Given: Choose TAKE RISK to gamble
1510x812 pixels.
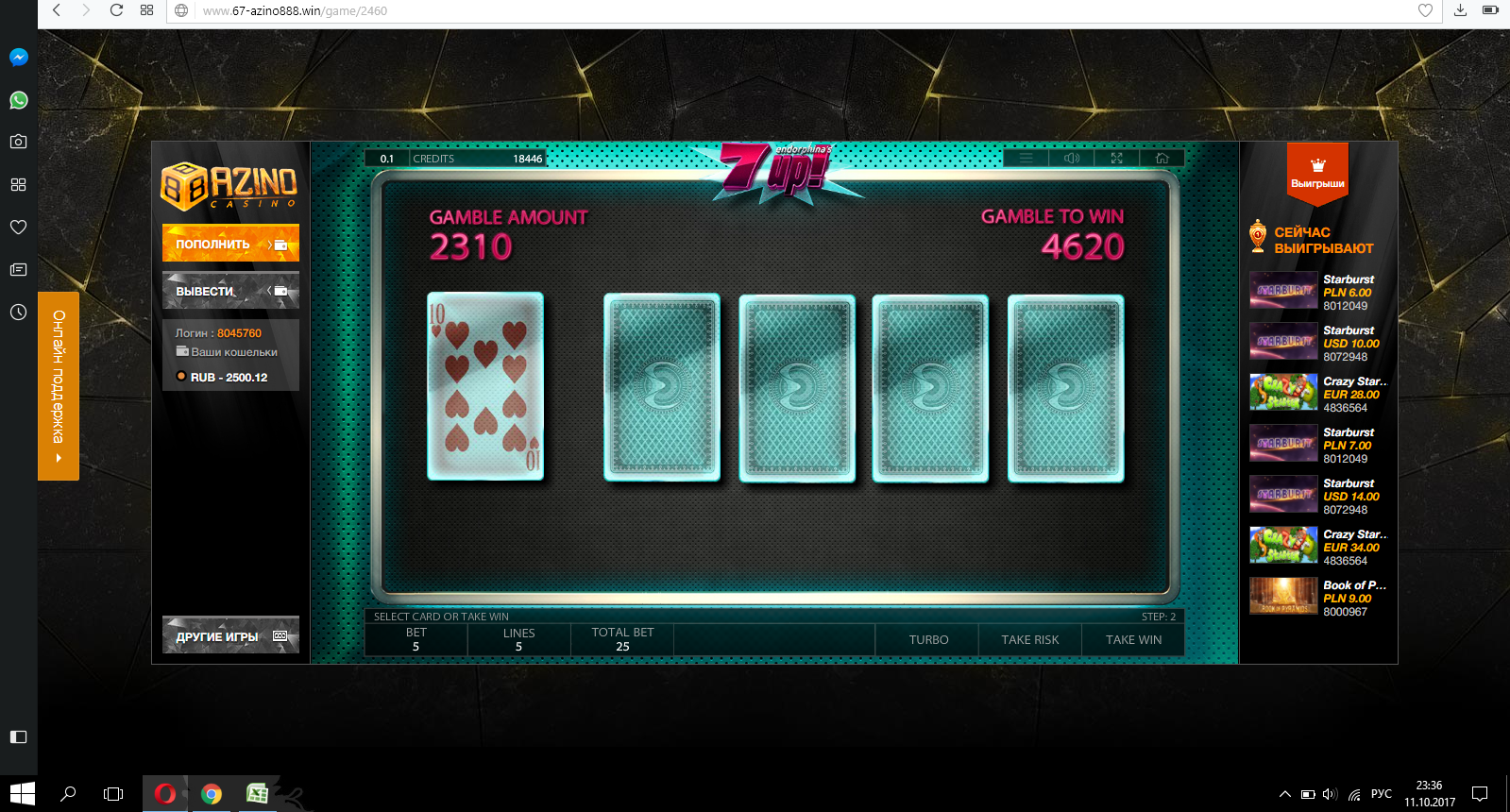Looking at the screenshot, I should tap(1029, 639).
